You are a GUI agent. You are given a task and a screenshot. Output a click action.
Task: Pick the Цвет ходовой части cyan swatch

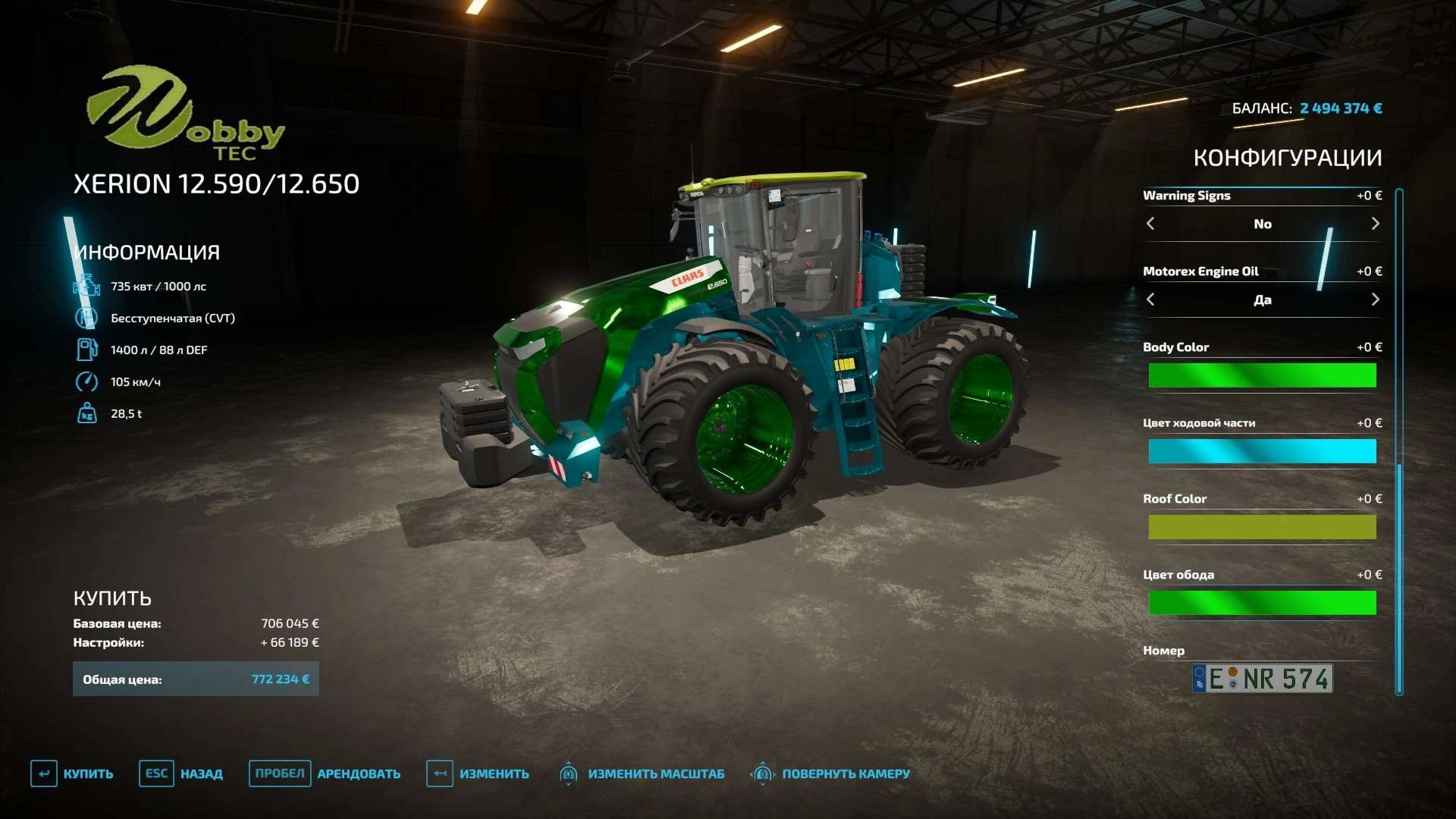point(1262,451)
